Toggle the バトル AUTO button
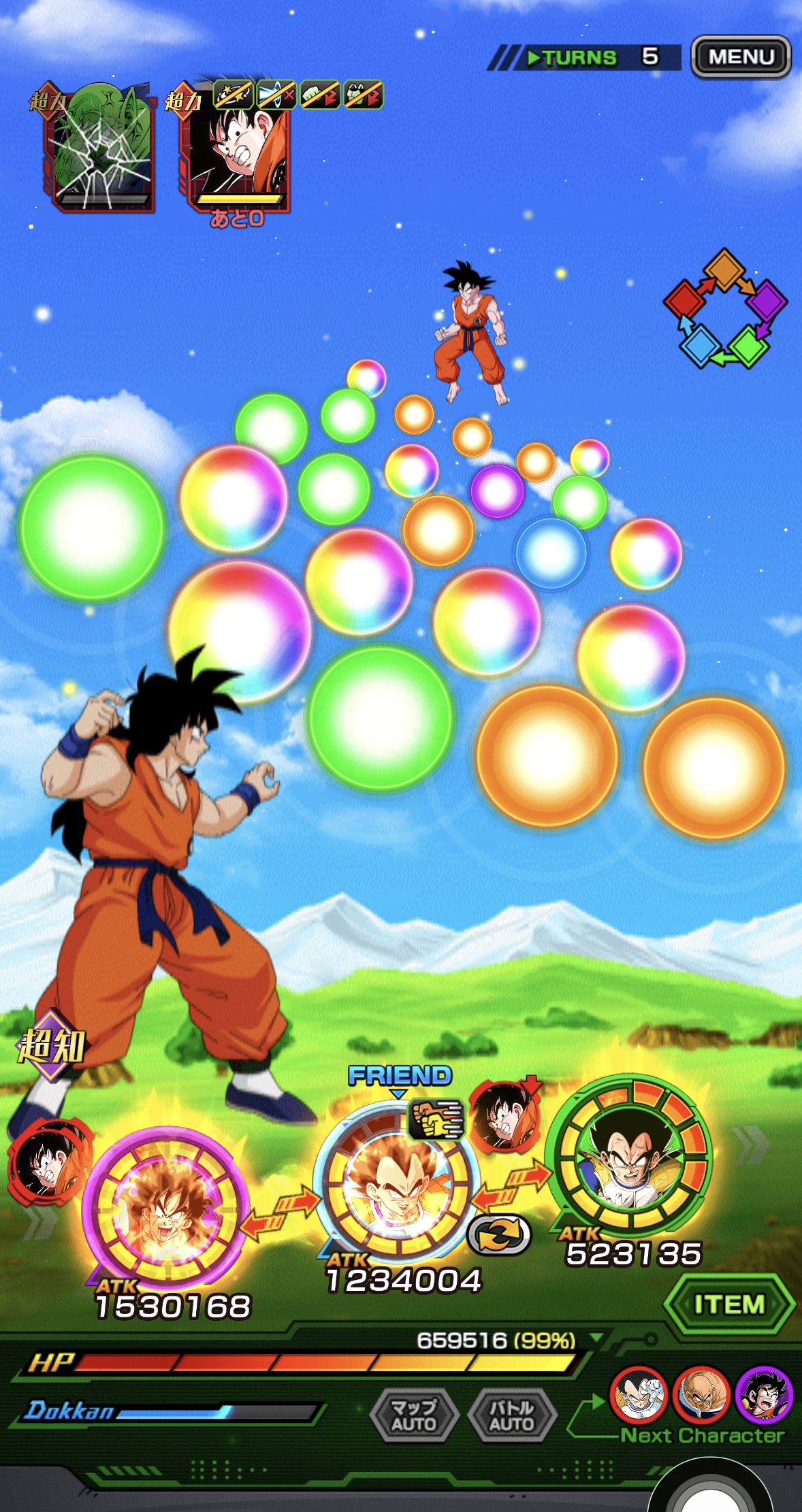Screen dimensions: 802x1512 (x=512, y=1415)
